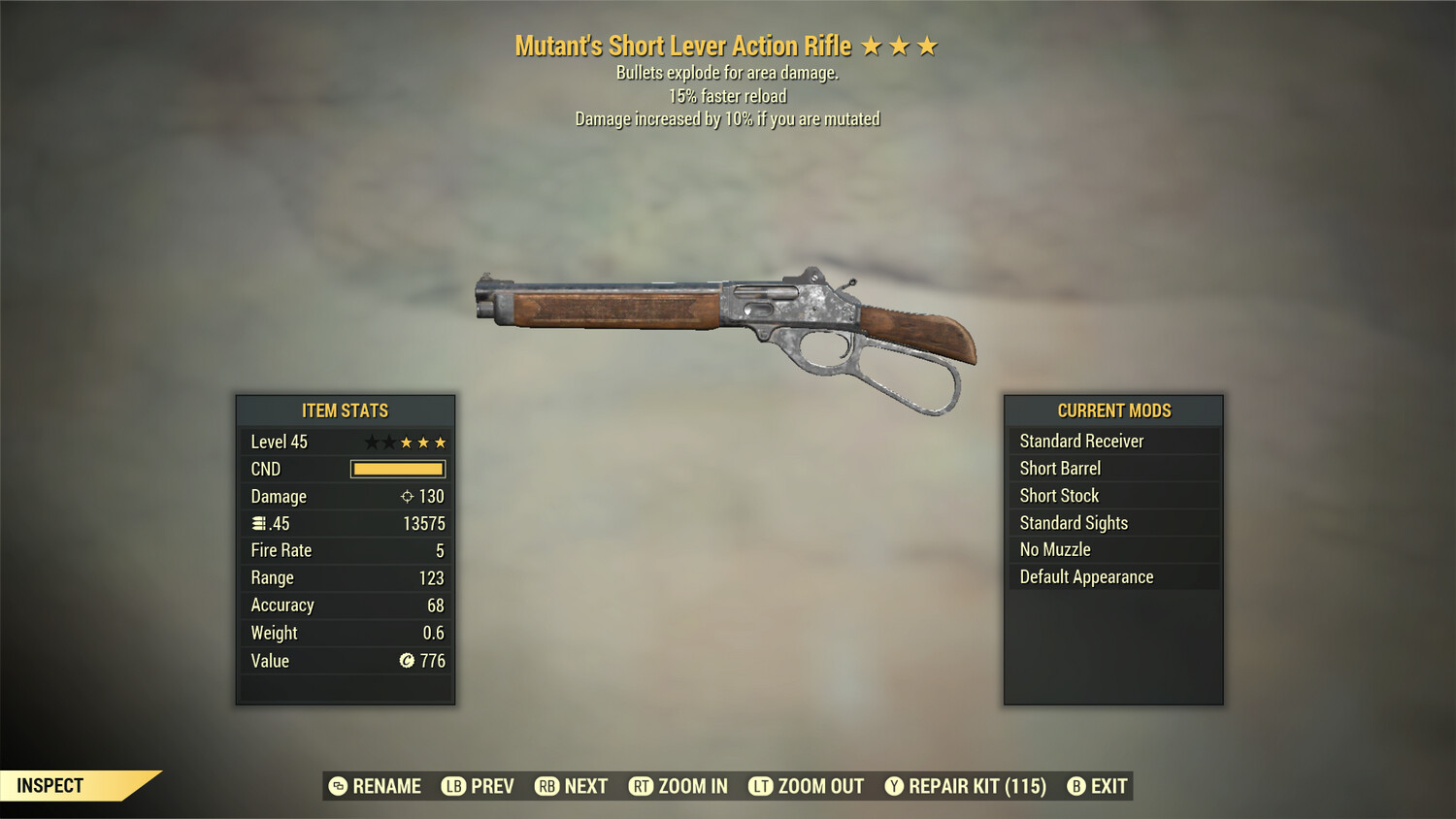Screen dimensions: 1456x819
Task: Click the CND condition bar
Action: click(397, 469)
